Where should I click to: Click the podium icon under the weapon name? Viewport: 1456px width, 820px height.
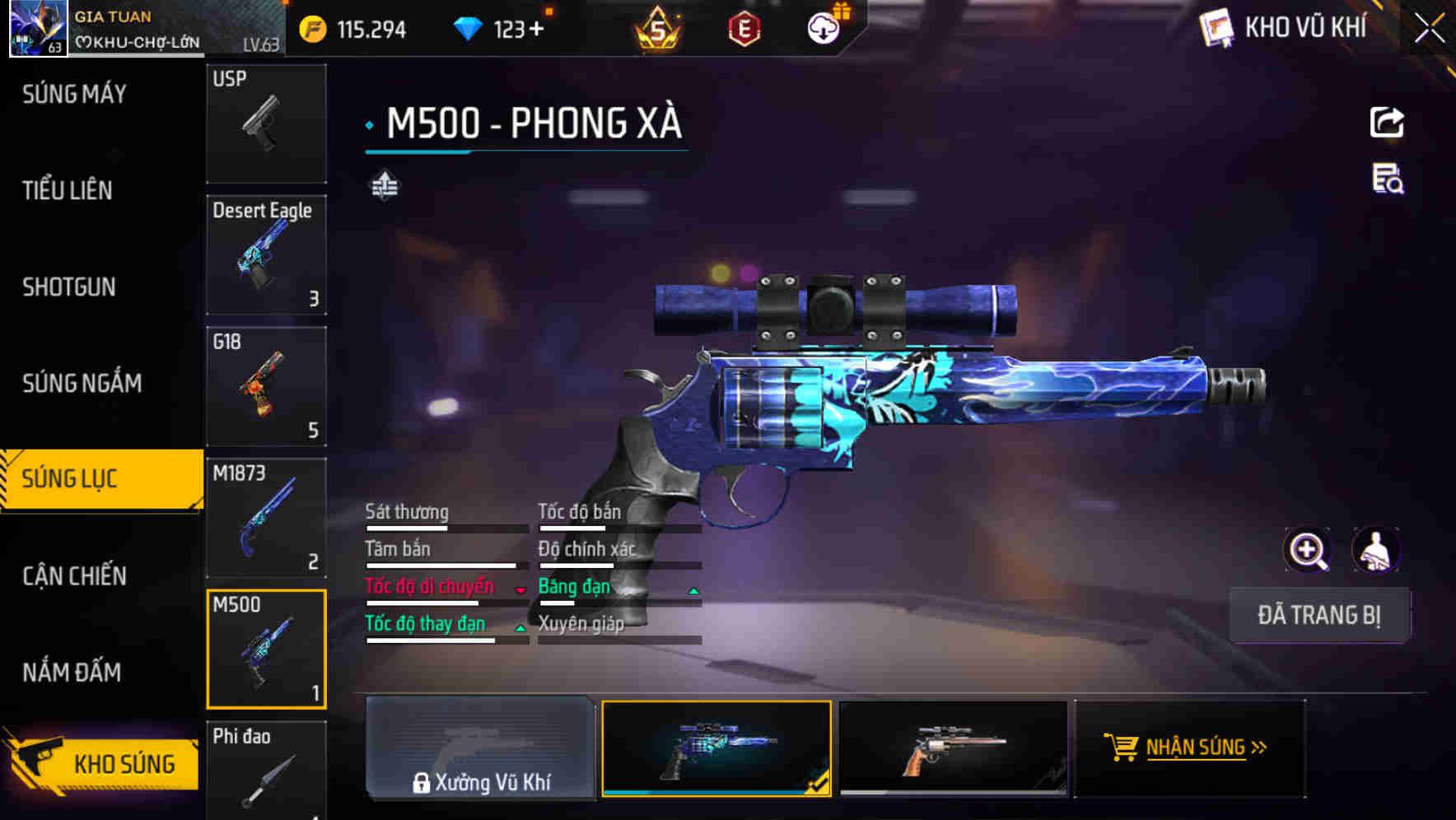[384, 186]
